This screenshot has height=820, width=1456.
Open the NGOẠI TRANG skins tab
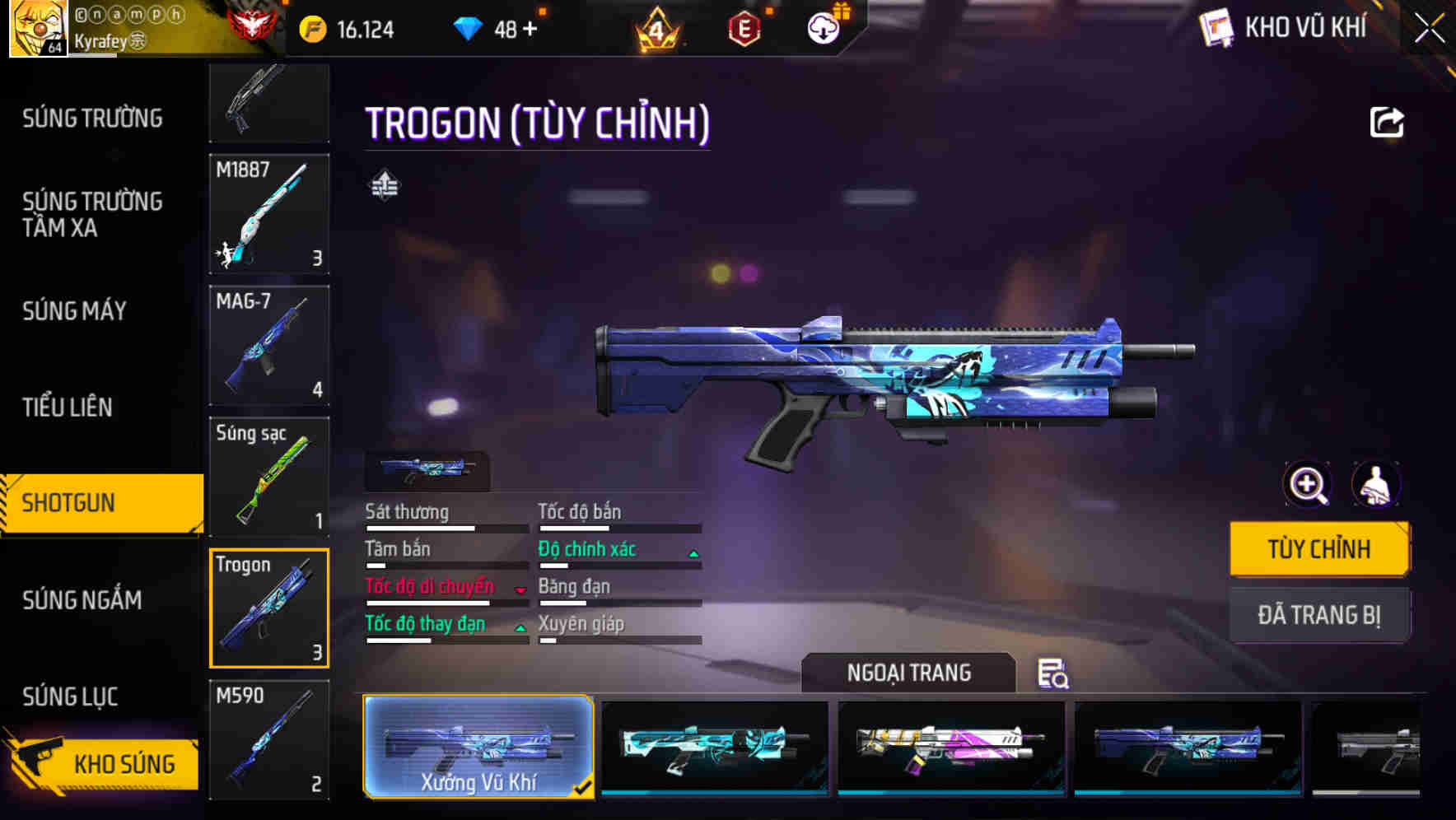pos(908,673)
